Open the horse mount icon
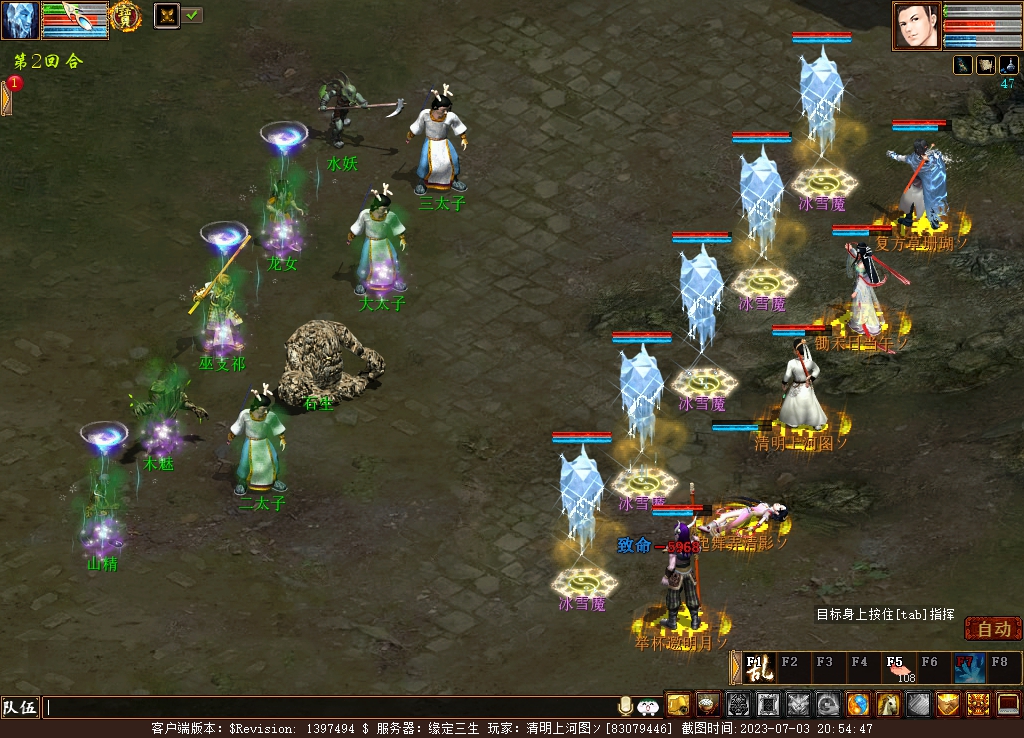This screenshot has width=1024, height=738. (x=888, y=704)
